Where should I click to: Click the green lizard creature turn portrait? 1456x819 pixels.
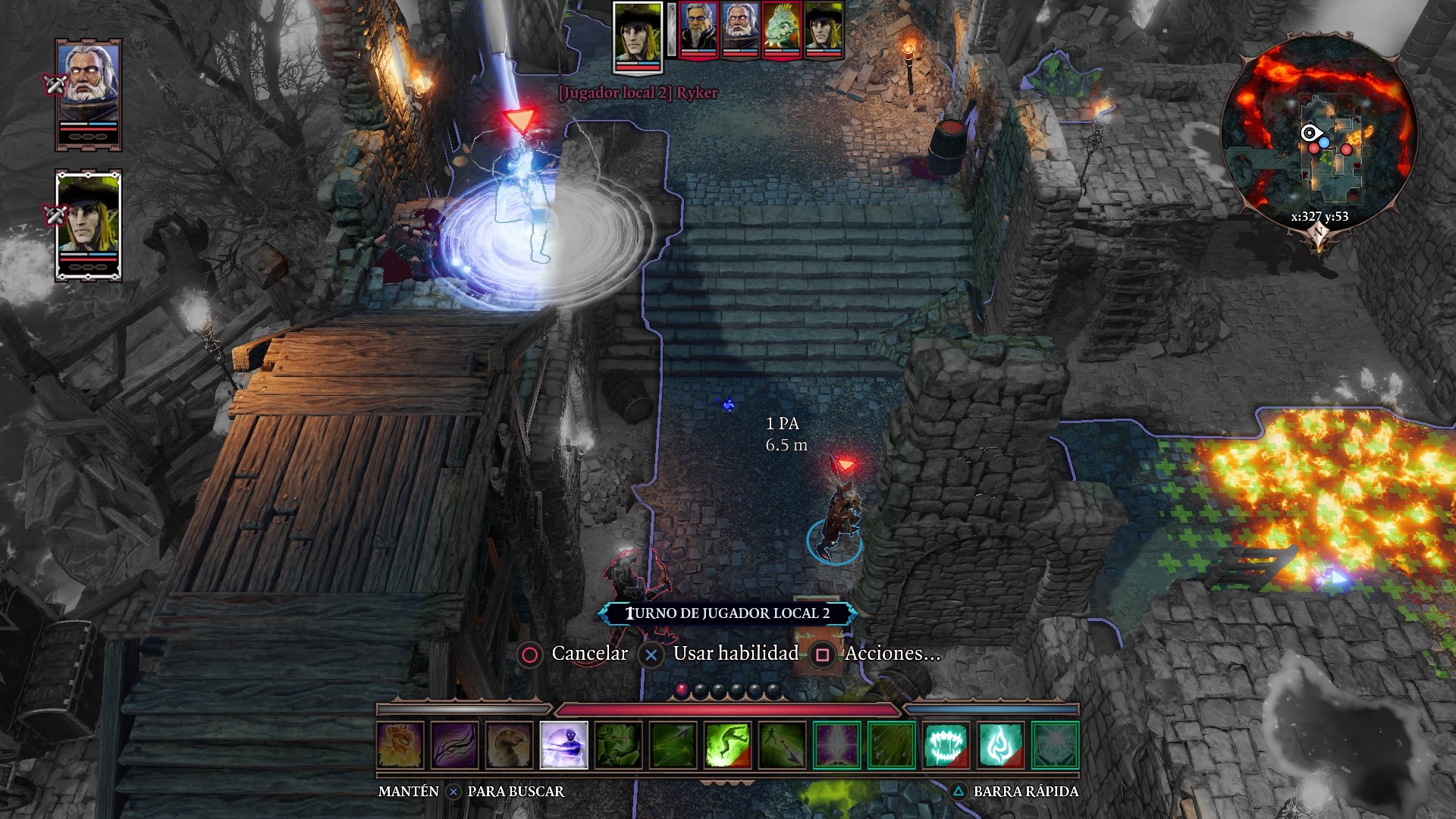click(x=782, y=29)
